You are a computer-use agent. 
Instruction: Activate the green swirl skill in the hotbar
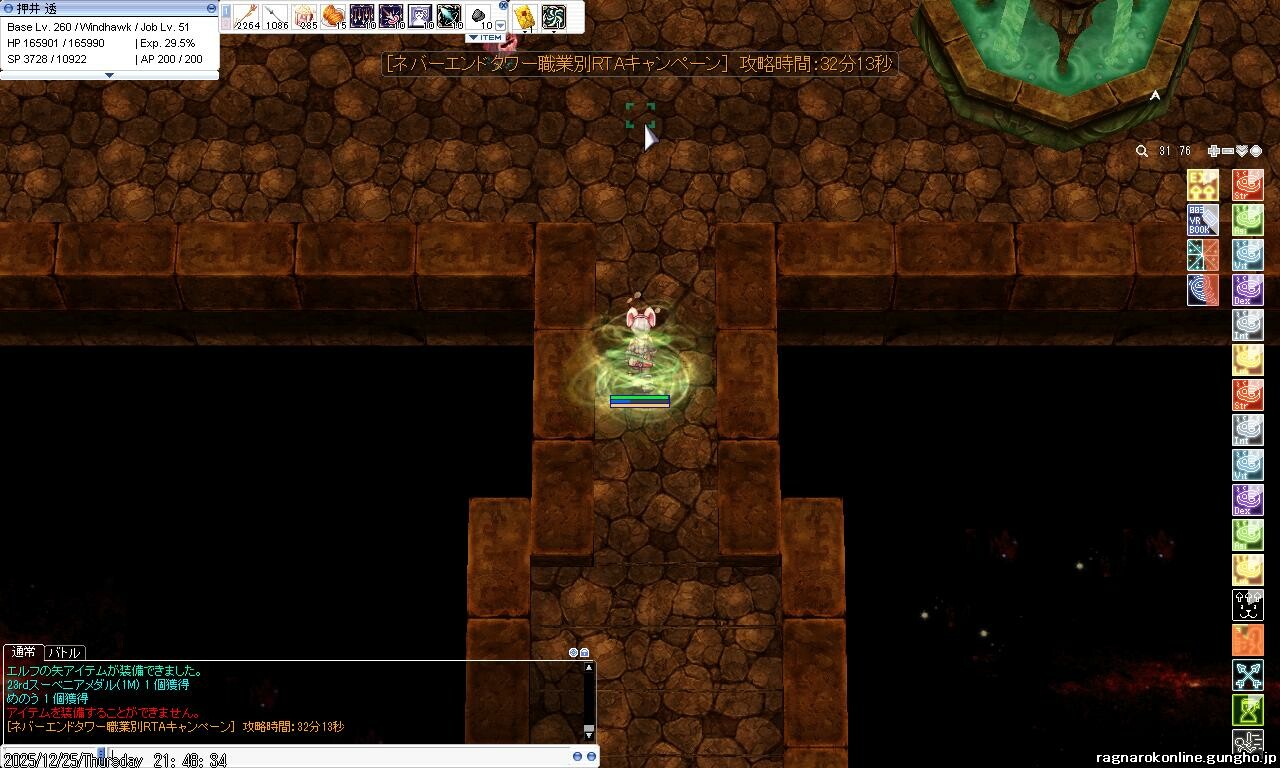(554, 17)
